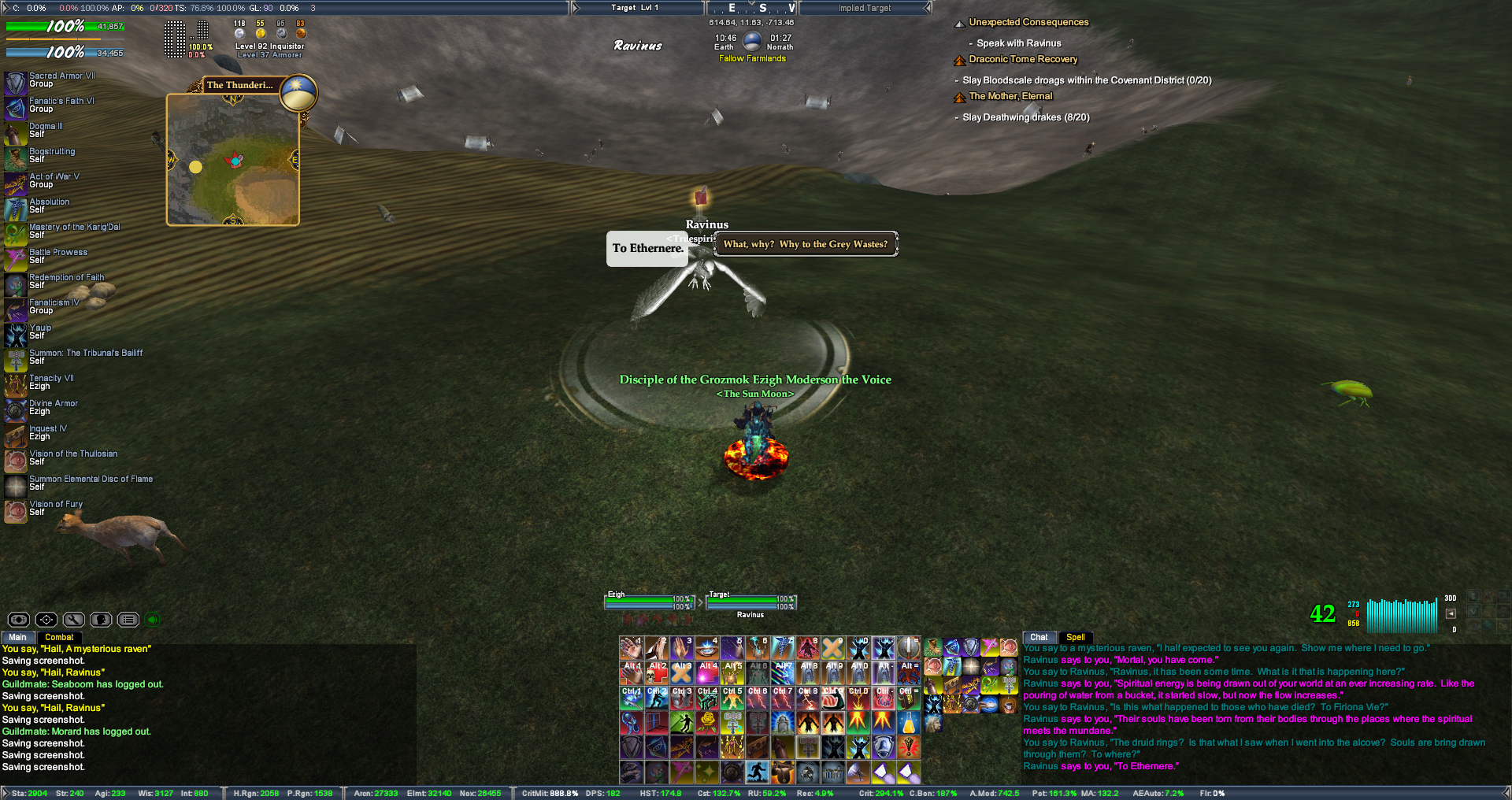Select The Mother, Eternal quest tracker entry
Viewport: 1512px width, 800px height.
(x=1010, y=96)
